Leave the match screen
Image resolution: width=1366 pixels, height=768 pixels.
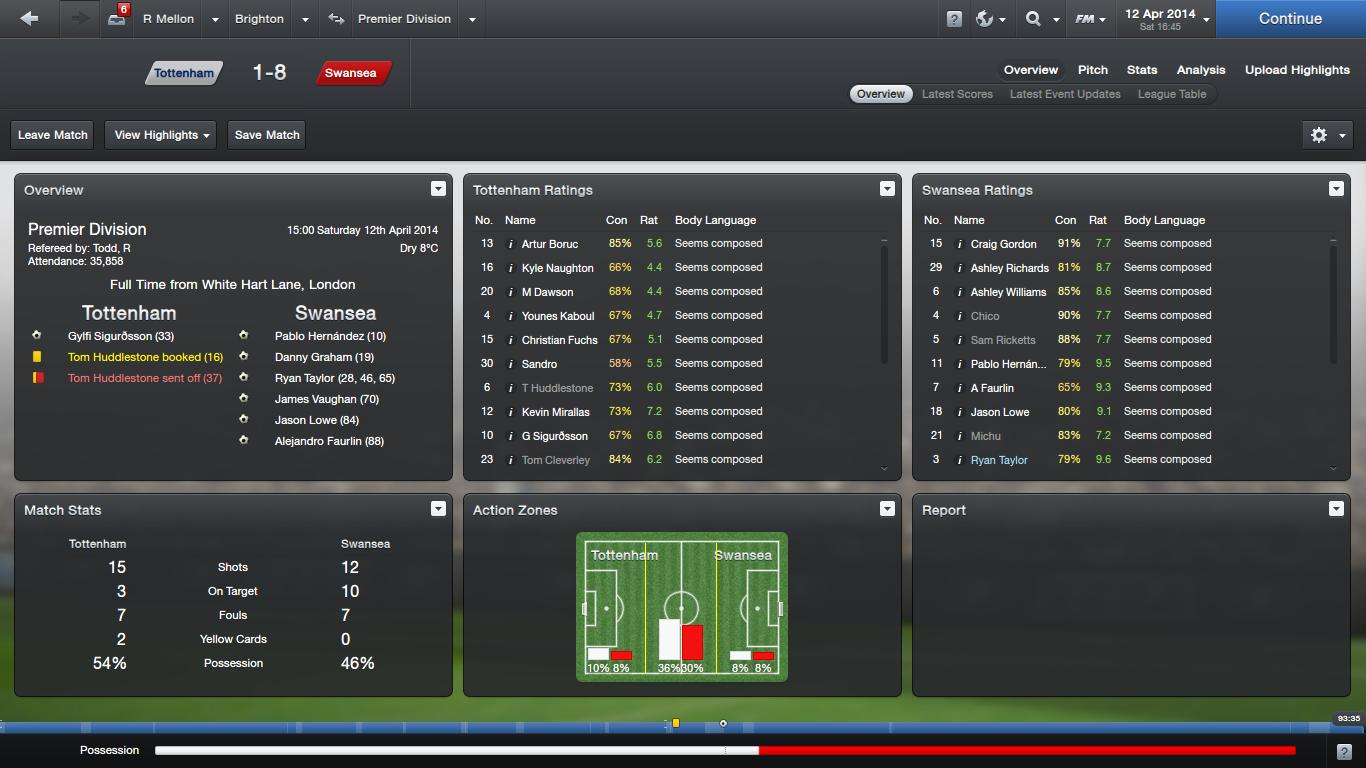(53, 135)
